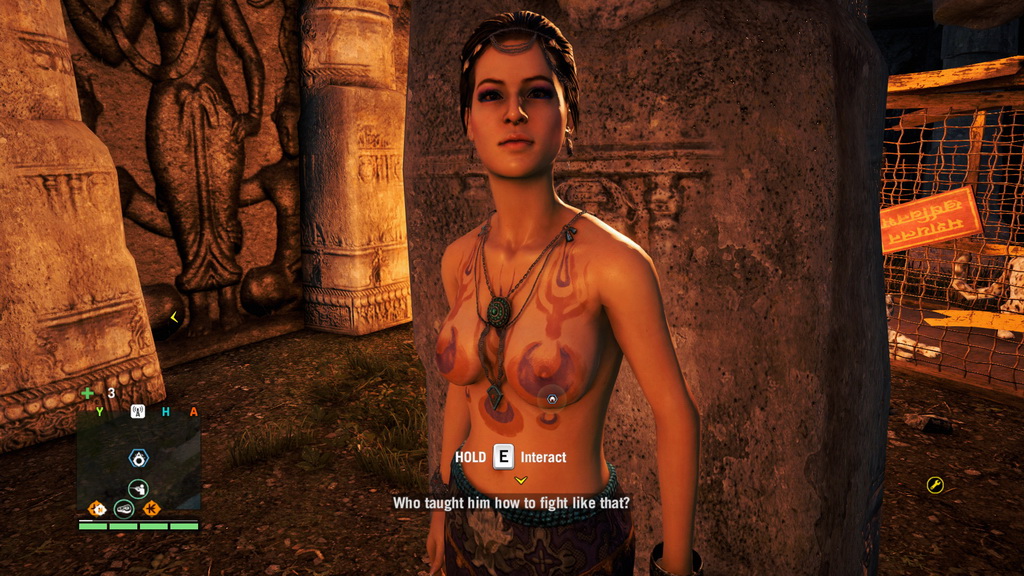
Task: Select the blue hexagon marker on minimap
Action: [x=139, y=458]
